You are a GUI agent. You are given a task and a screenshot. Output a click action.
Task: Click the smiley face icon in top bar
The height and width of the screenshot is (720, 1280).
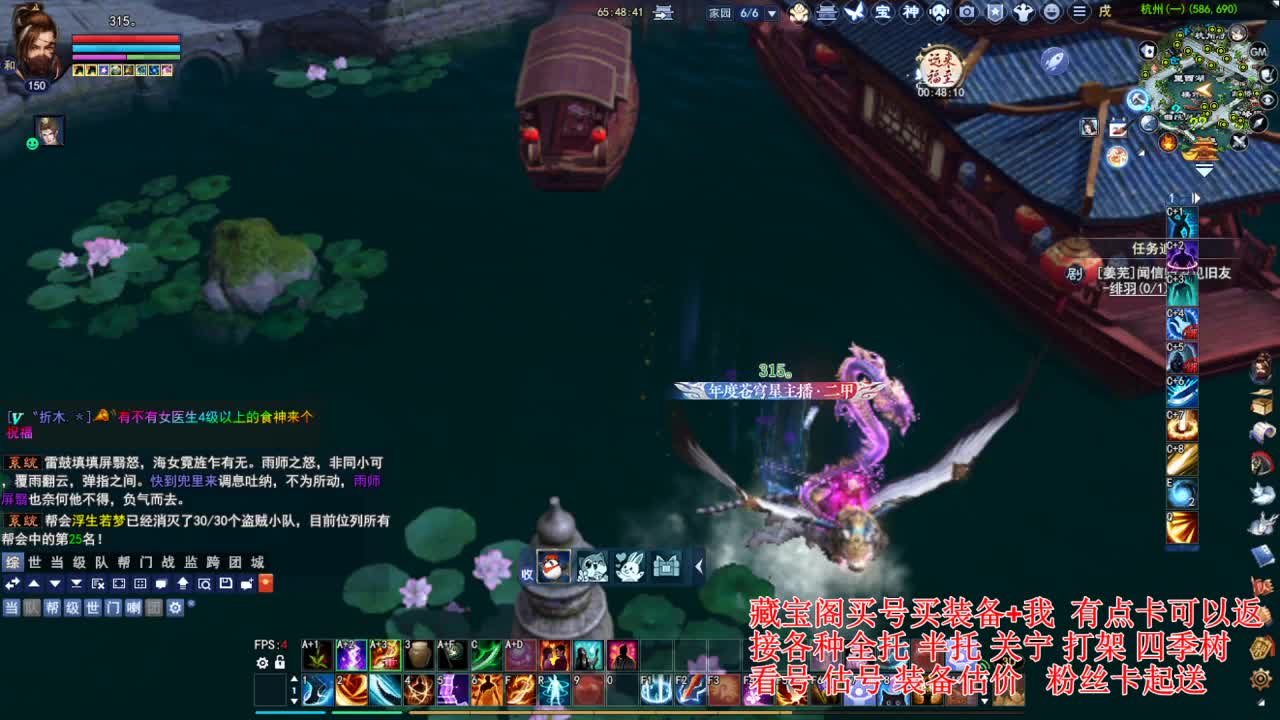coord(1051,13)
